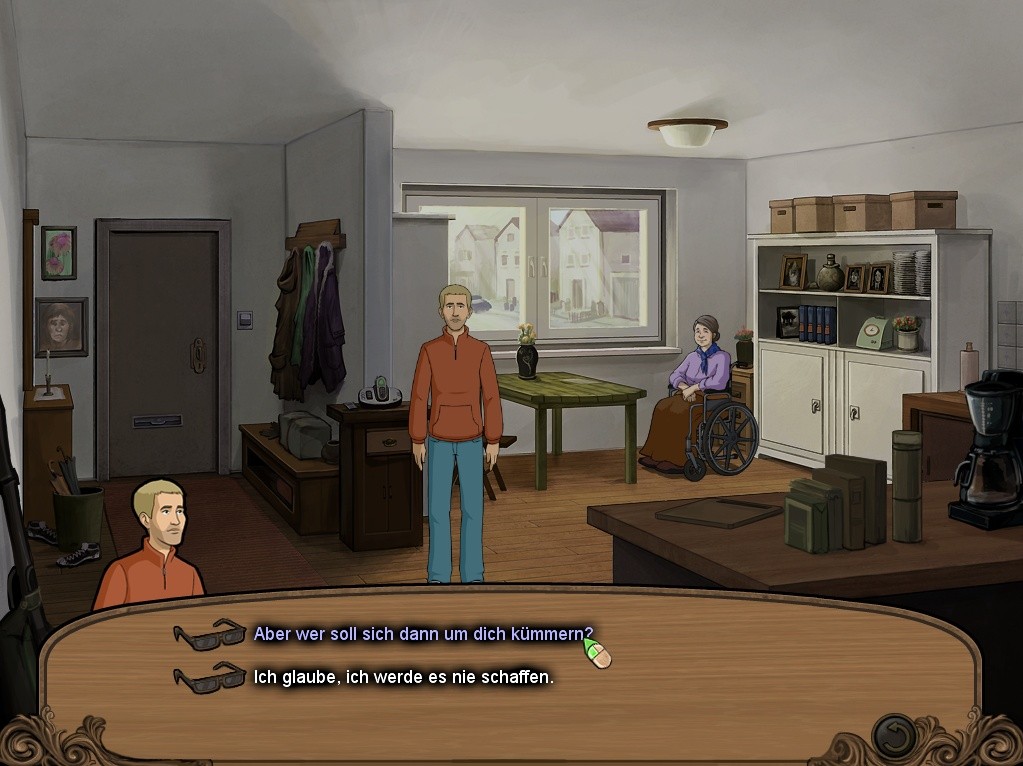This screenshot has width=1023, height=766.
Task: Select "Ich glaube, ich werde es nie schaffen."
Action: [x=403, y=677]
